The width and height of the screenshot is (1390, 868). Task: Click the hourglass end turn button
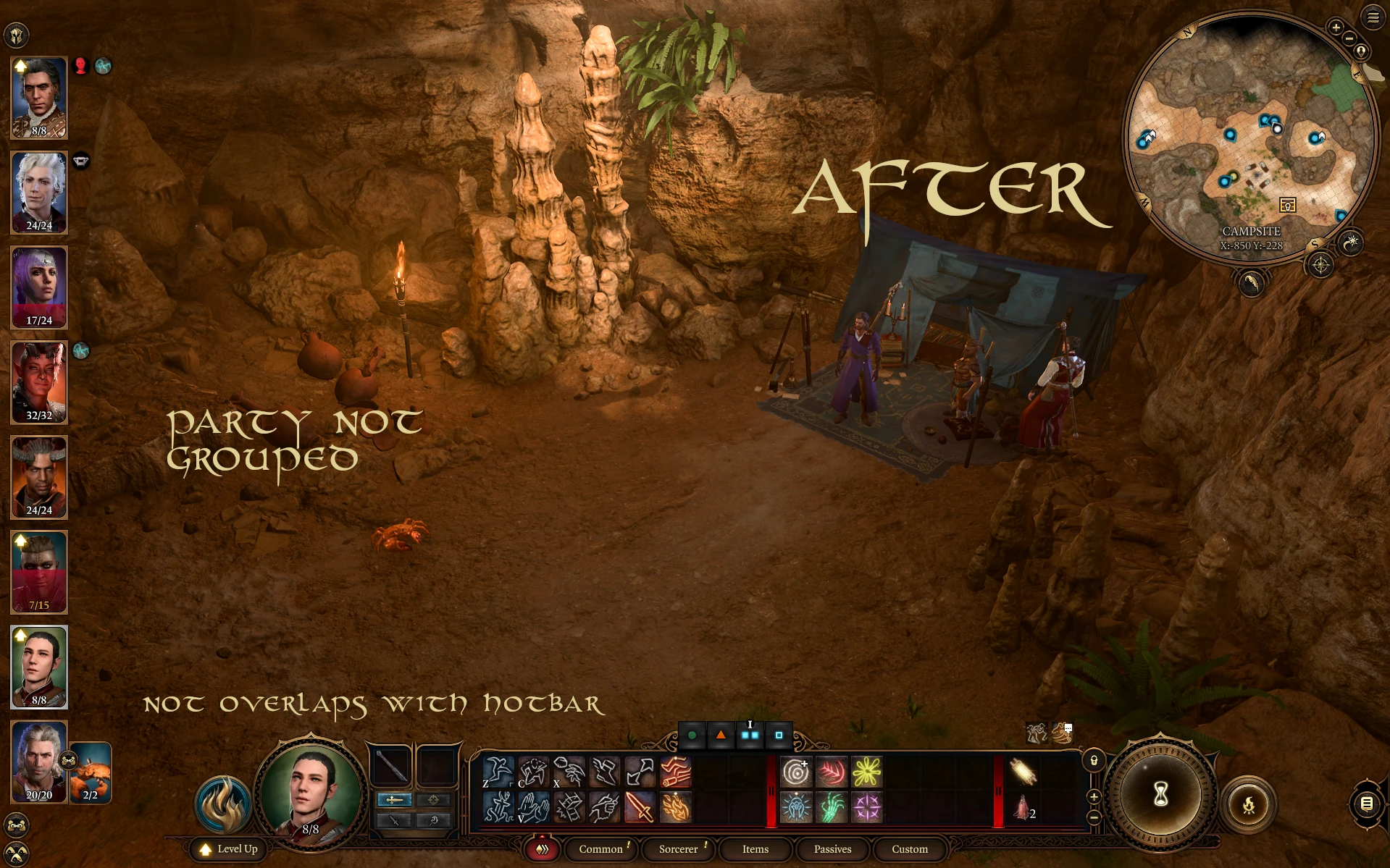1160,795
